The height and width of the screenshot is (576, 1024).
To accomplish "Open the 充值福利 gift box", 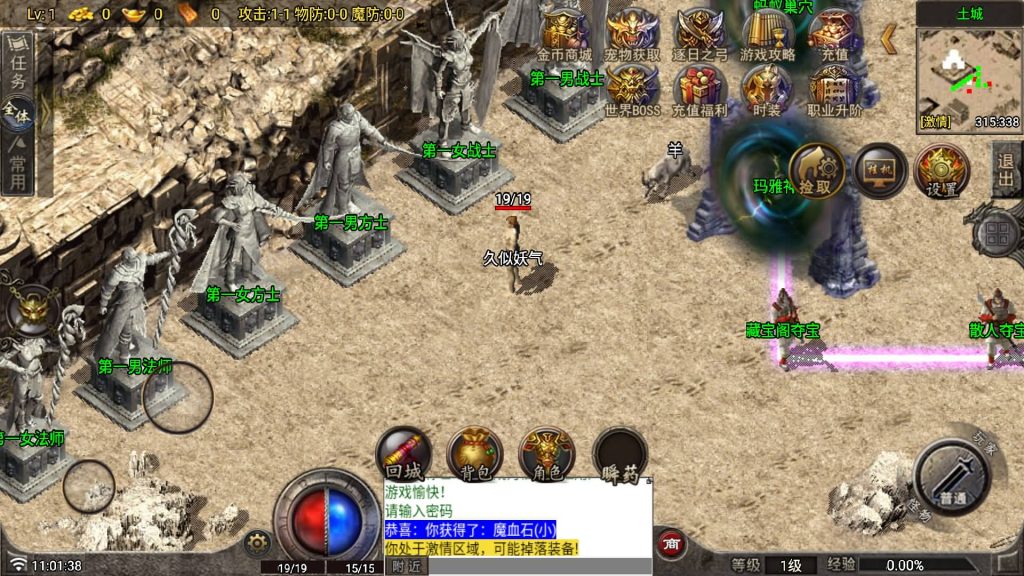I will click(700, 90).
